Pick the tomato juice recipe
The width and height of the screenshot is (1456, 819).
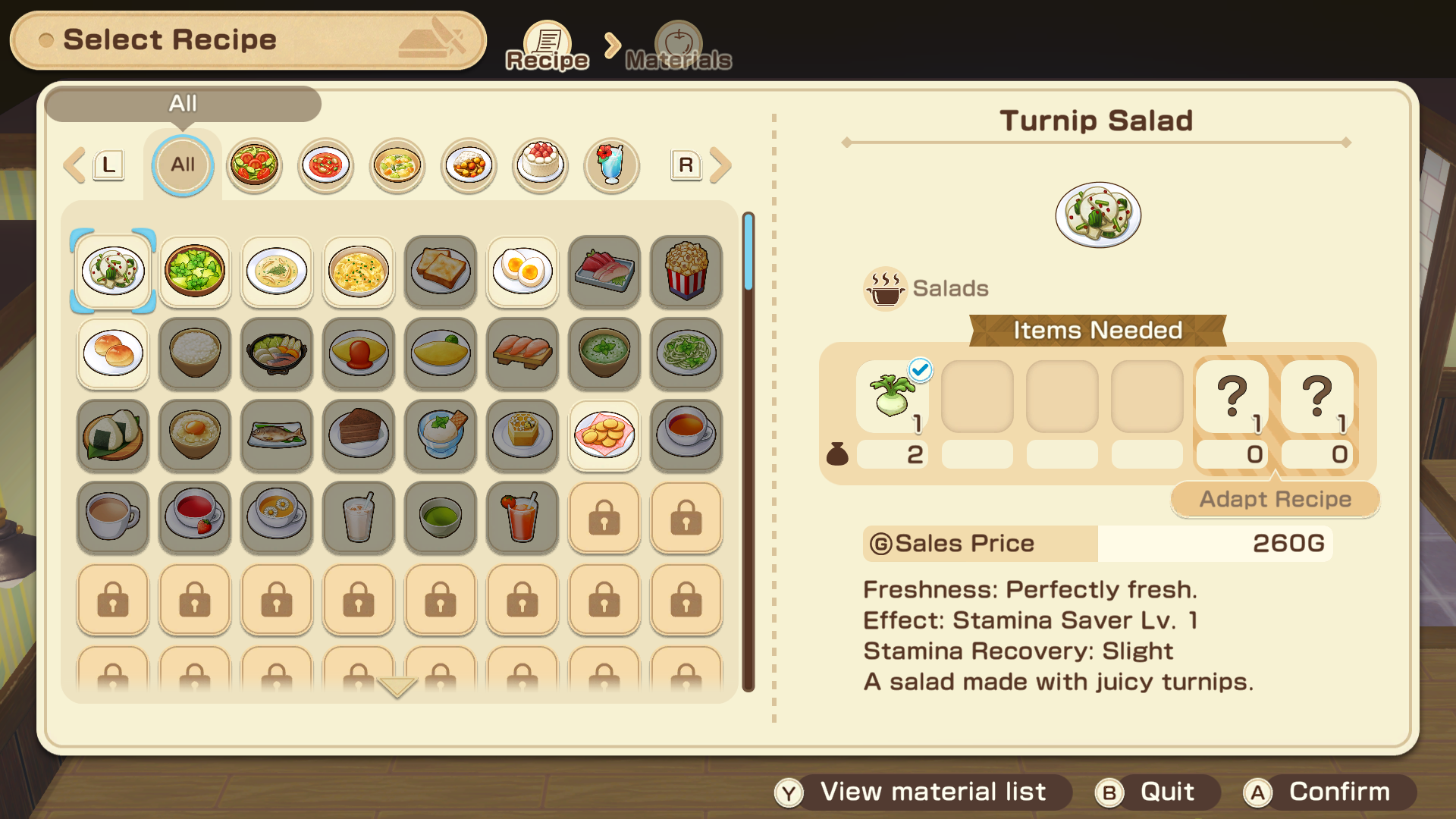(x=522, y=516)
